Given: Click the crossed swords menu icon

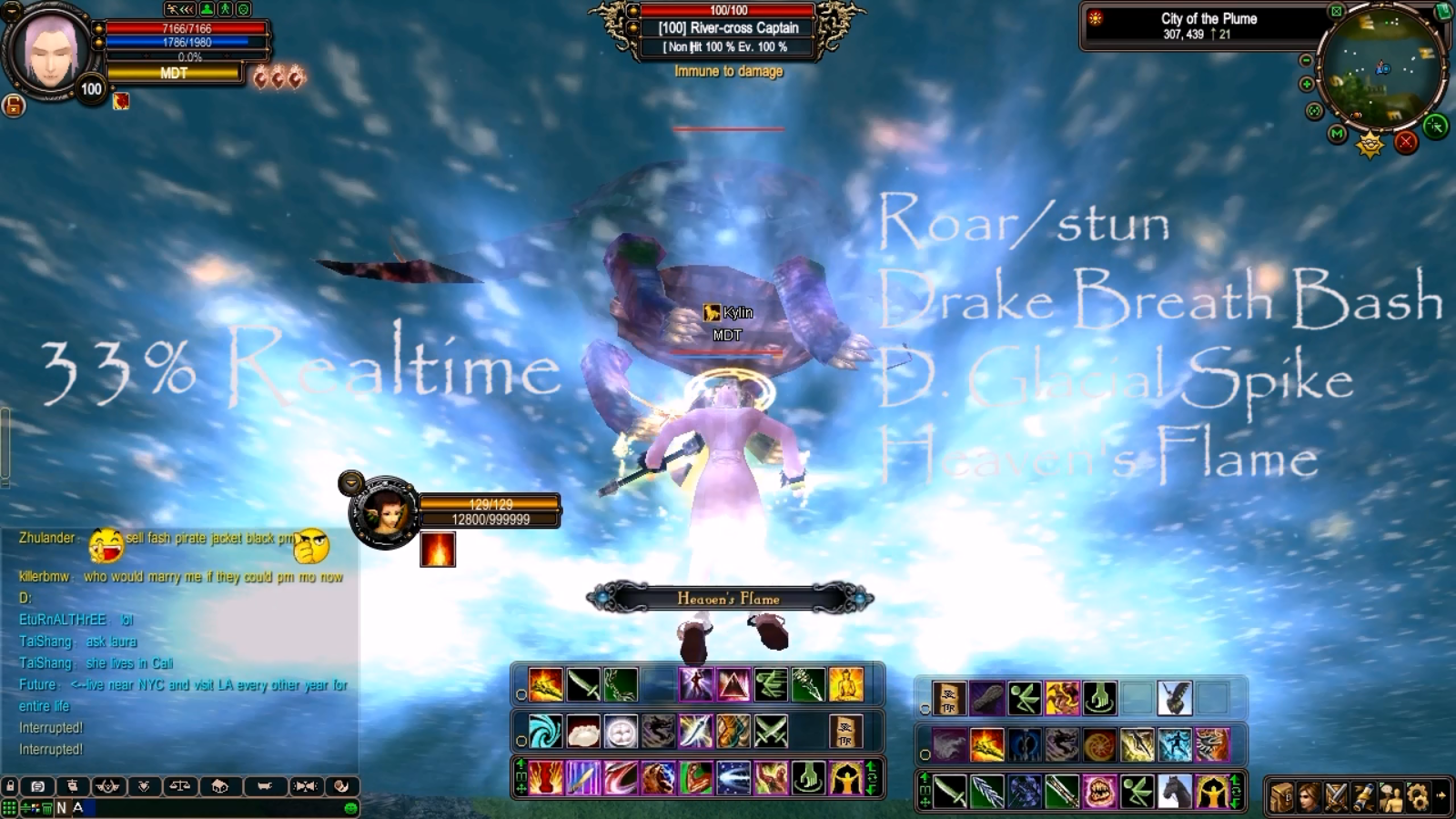Looking at the screenshot, I should (1335, 797).
